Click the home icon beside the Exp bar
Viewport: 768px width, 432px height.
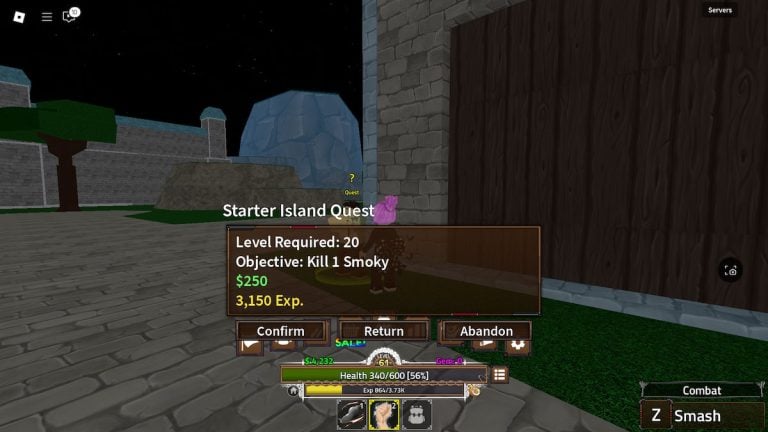pos(294,391)
